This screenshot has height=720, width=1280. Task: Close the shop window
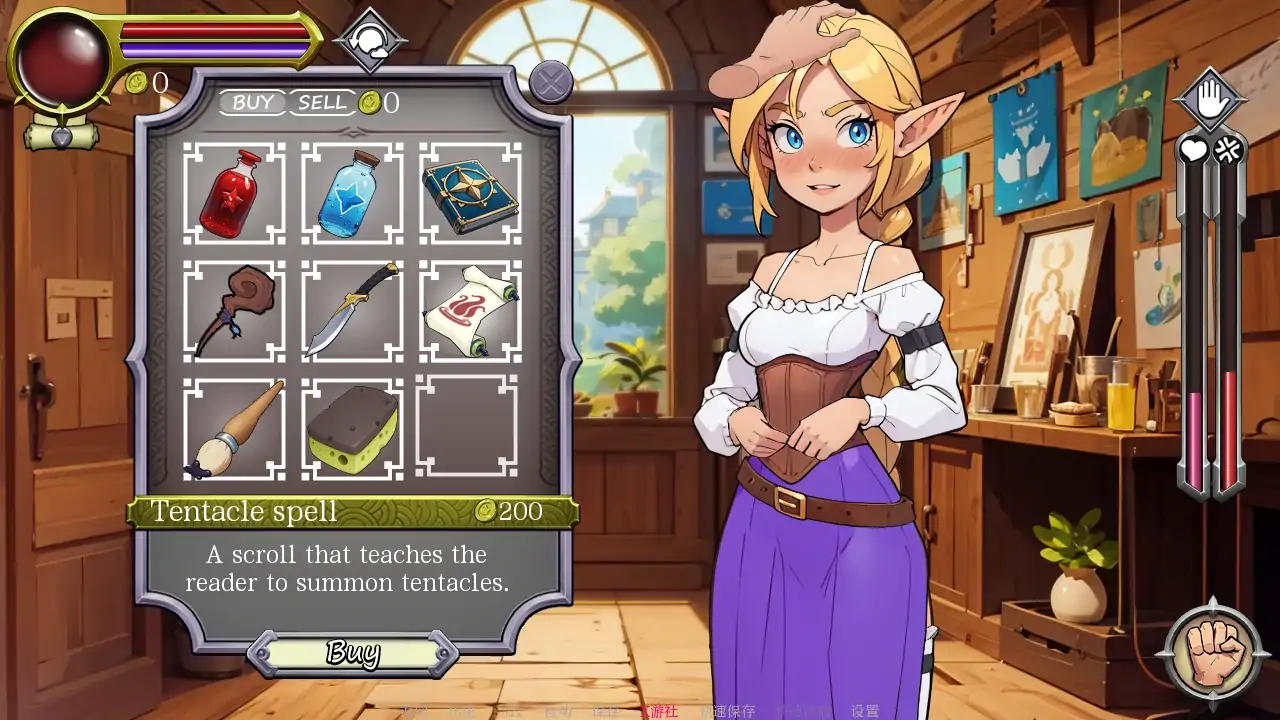click(549, 82)
